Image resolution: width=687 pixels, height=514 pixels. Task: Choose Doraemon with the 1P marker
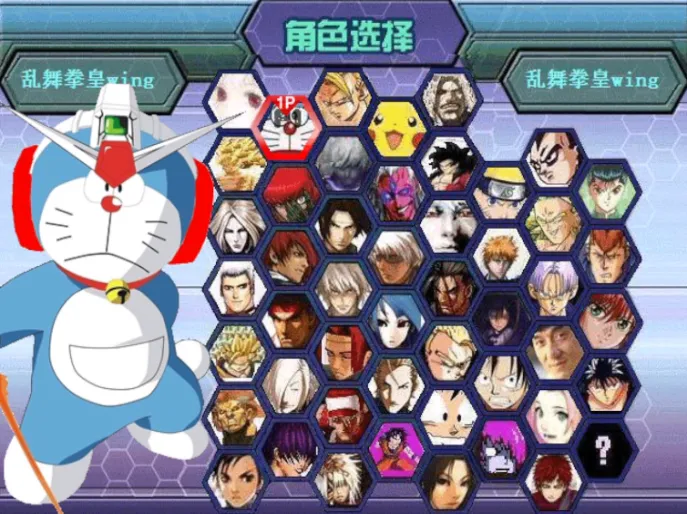(x=287, y=124)
